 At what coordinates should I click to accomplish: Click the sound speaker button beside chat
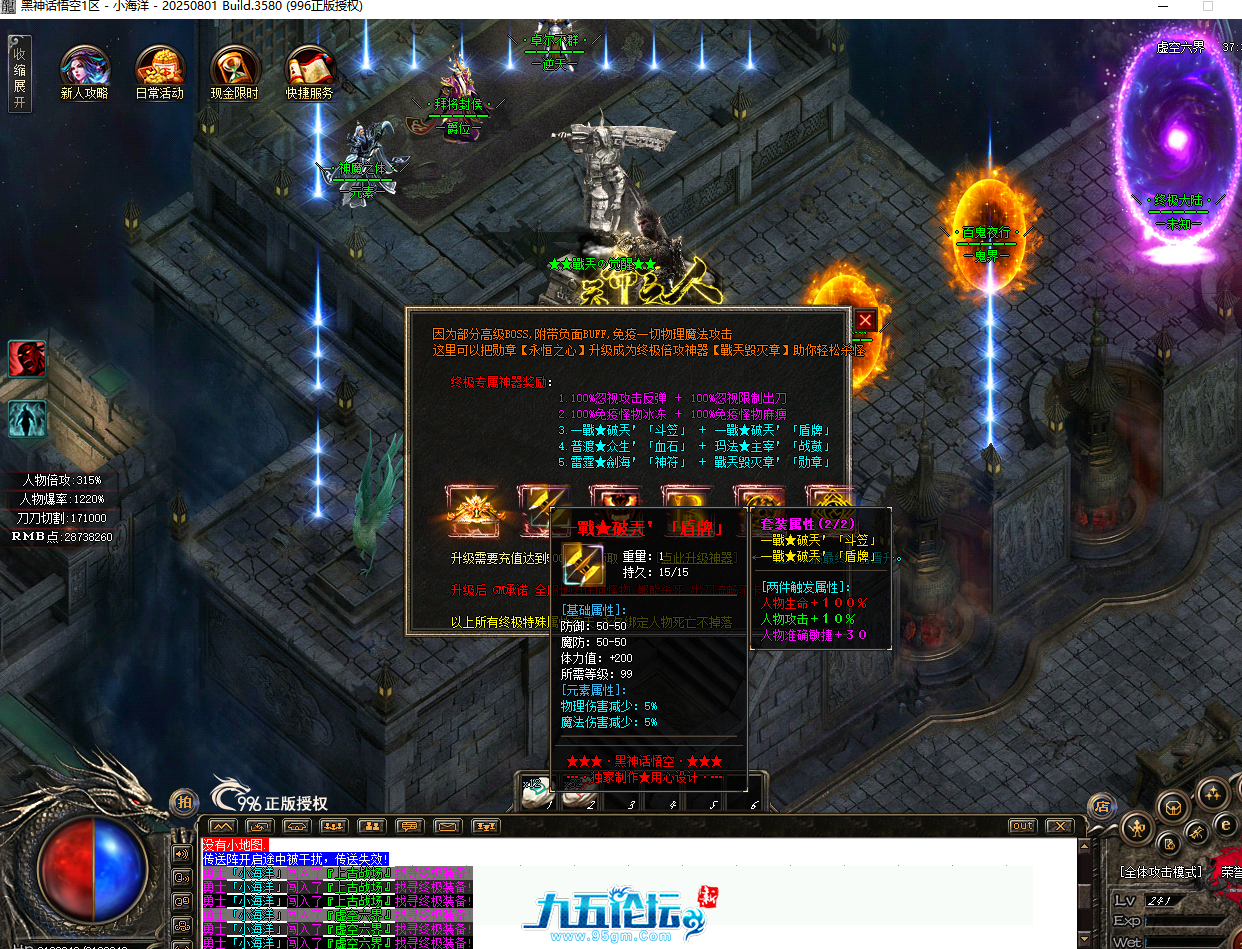[182, 854]
